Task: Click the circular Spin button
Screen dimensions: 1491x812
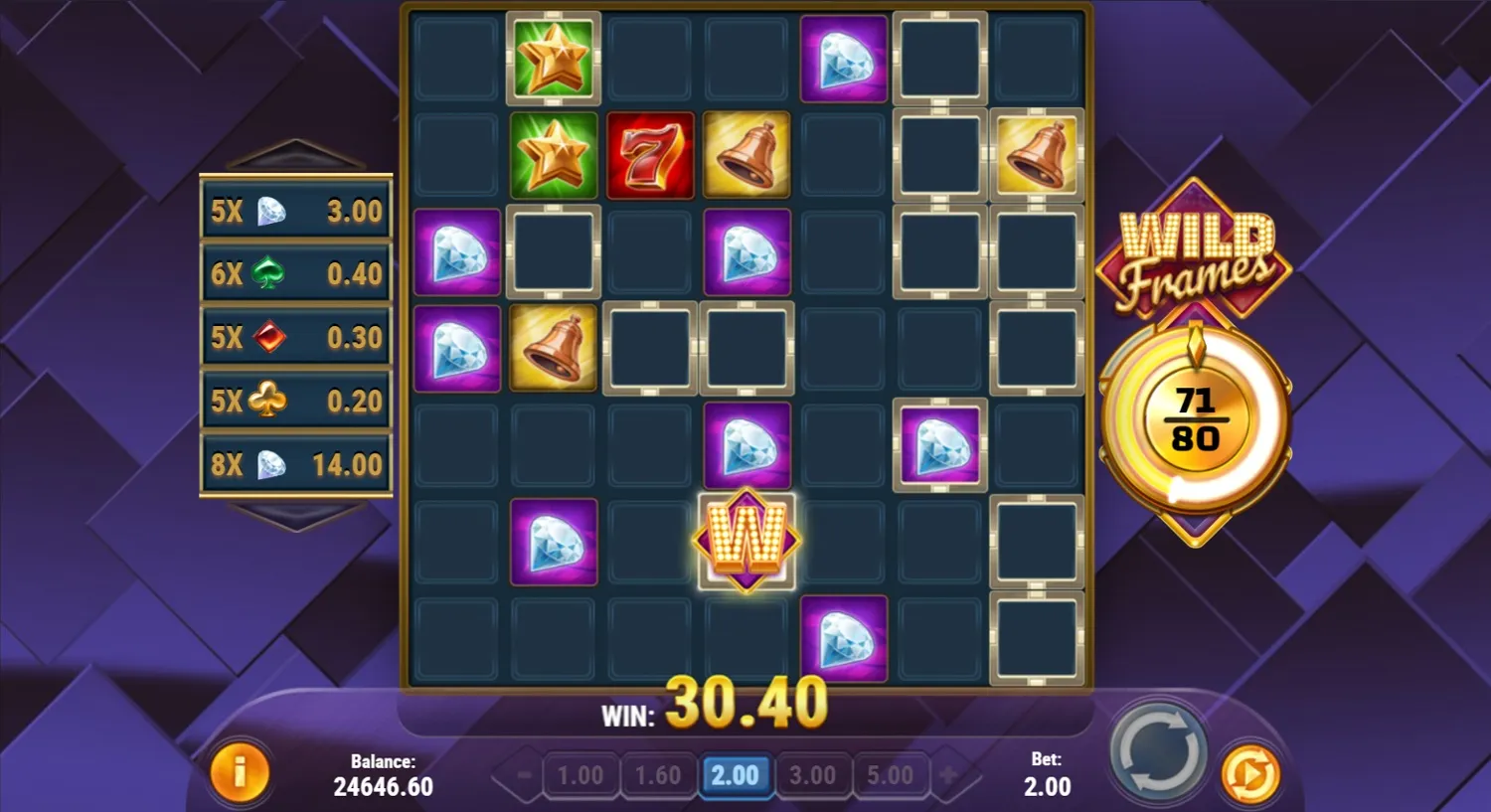Action: (1157, 752)
